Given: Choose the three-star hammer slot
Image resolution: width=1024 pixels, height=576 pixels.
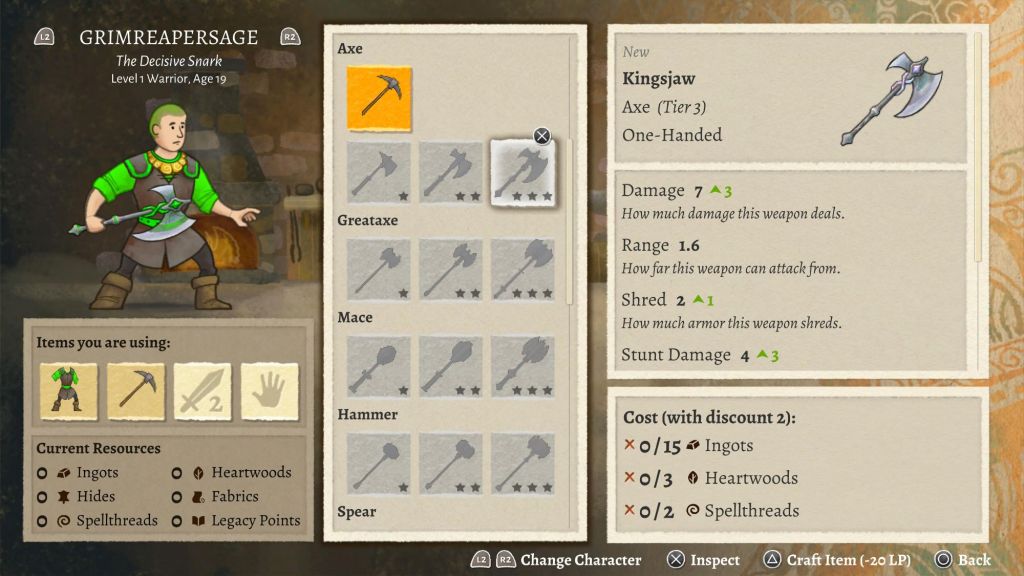Looking at the screenshot, I should point(523,464).
